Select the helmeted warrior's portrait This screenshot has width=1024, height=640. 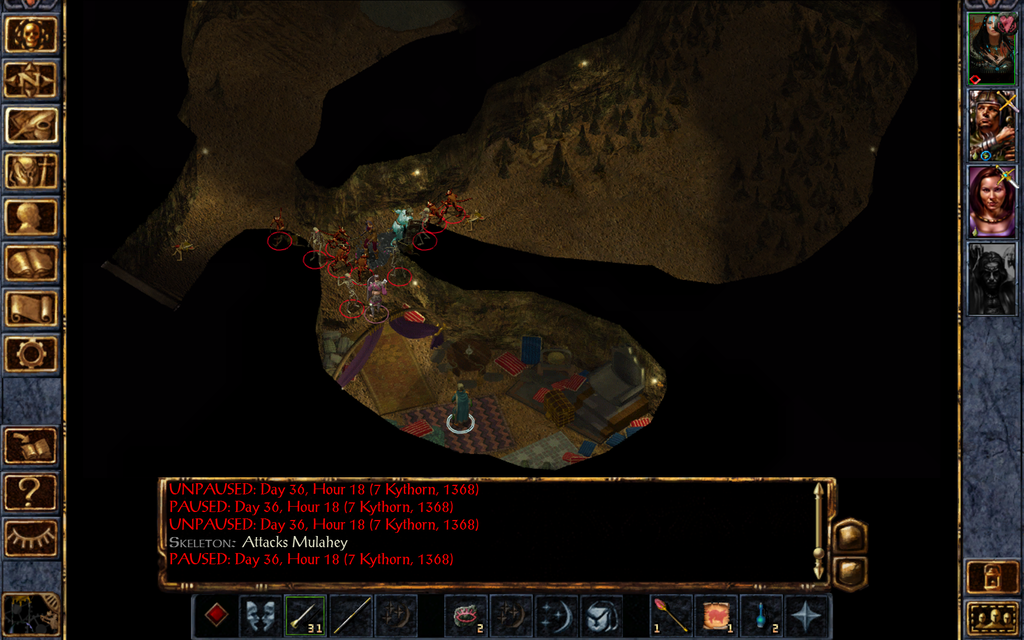point(991,124)
